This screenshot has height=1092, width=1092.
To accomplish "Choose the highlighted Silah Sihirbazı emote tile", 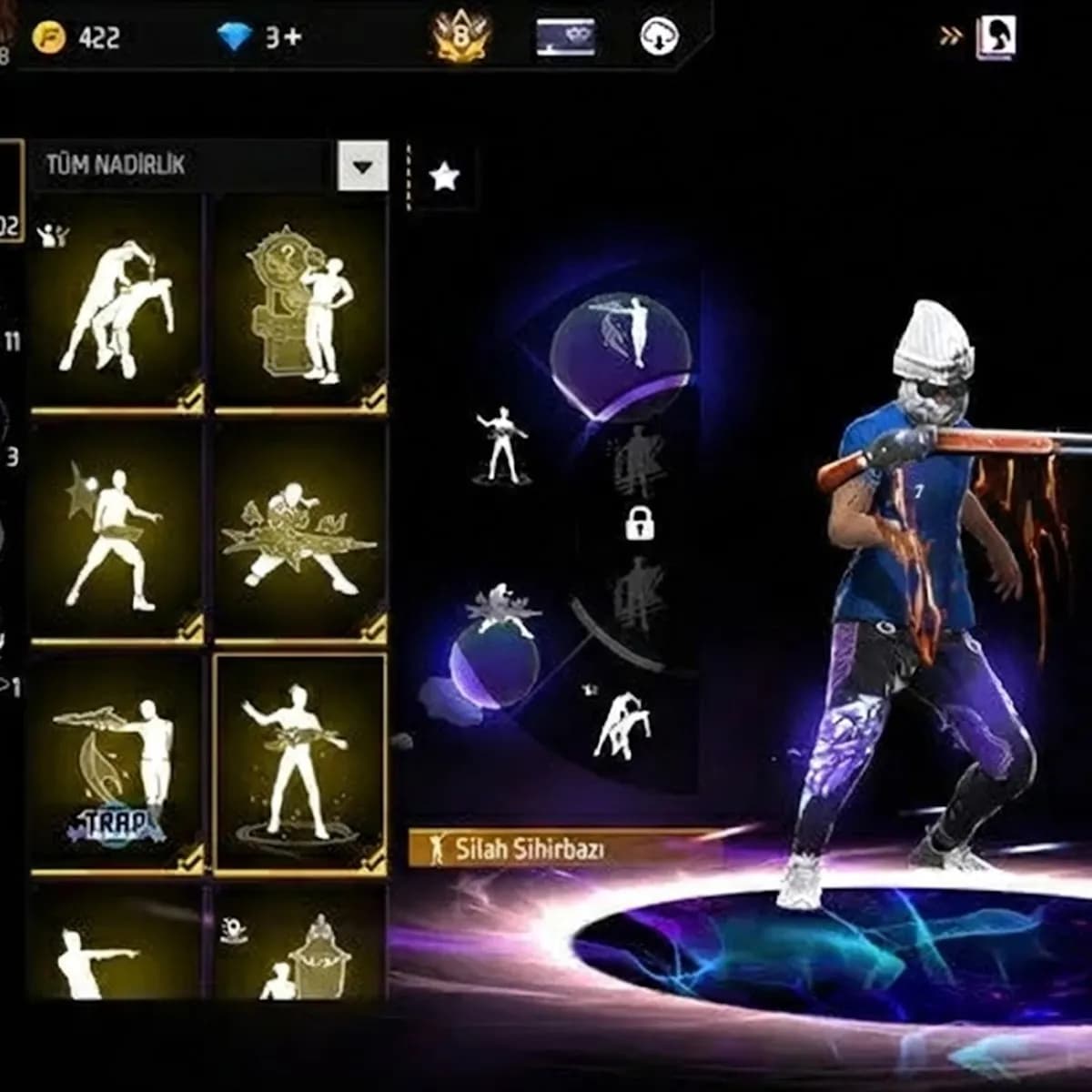I will [300, 764].
